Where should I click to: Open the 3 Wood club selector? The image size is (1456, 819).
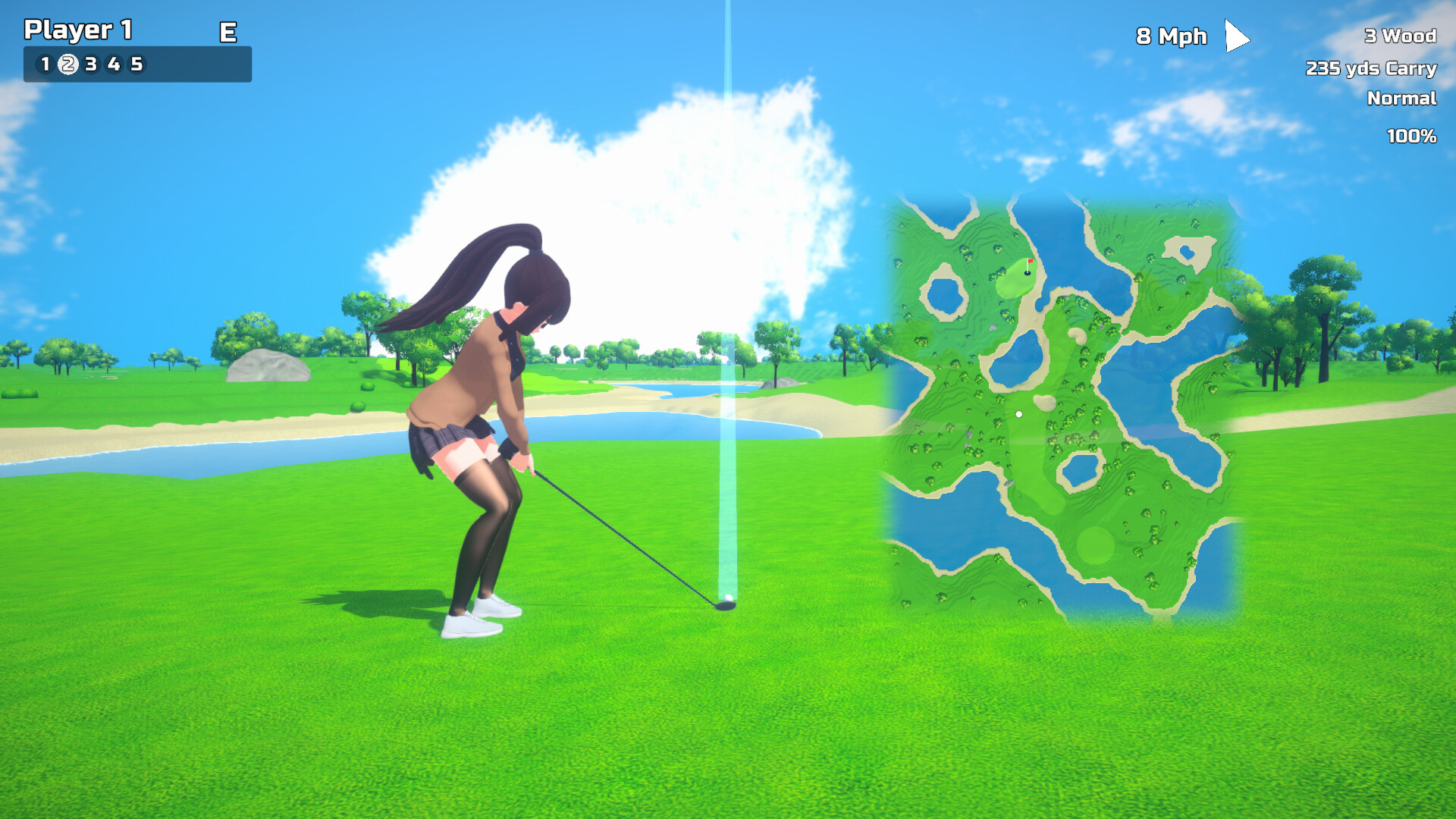[1399, 36]
